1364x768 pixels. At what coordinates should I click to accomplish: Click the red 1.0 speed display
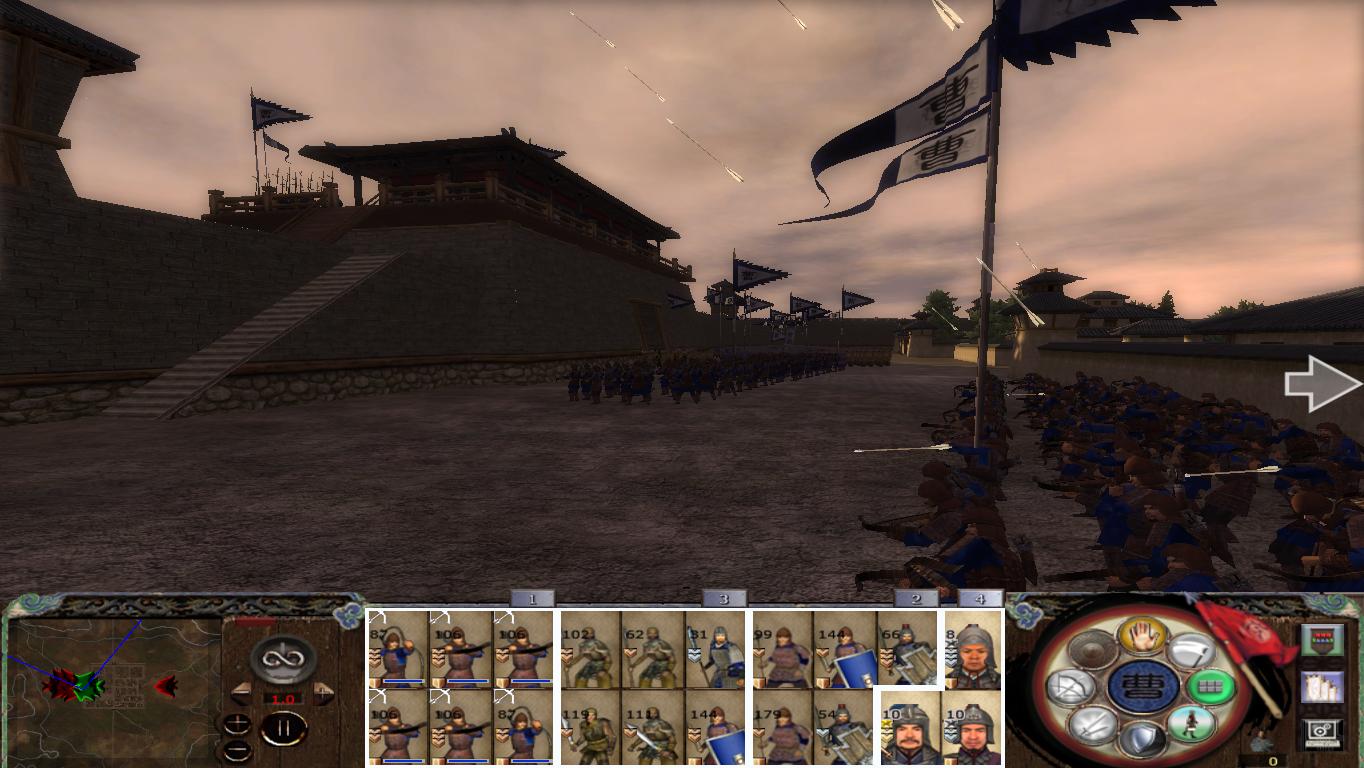[283, 698]
